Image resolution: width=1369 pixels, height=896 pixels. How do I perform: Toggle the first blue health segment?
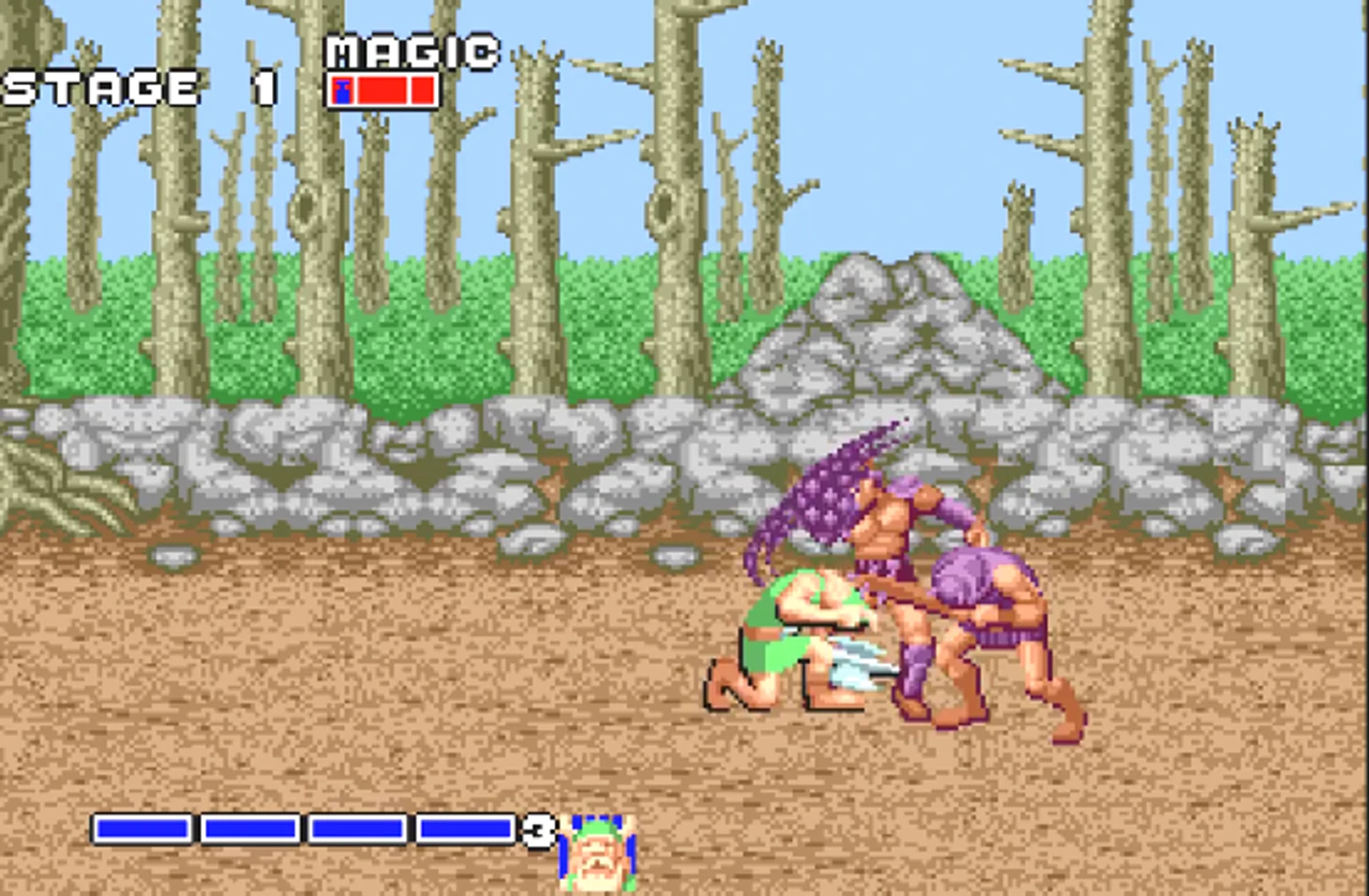143,829
